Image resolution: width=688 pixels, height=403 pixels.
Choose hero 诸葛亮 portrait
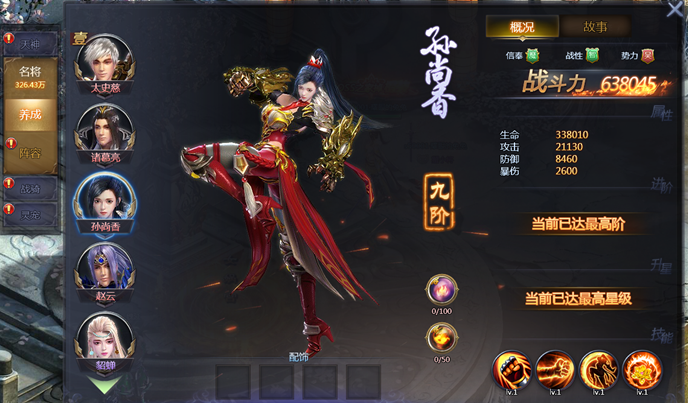pos(105,130)
